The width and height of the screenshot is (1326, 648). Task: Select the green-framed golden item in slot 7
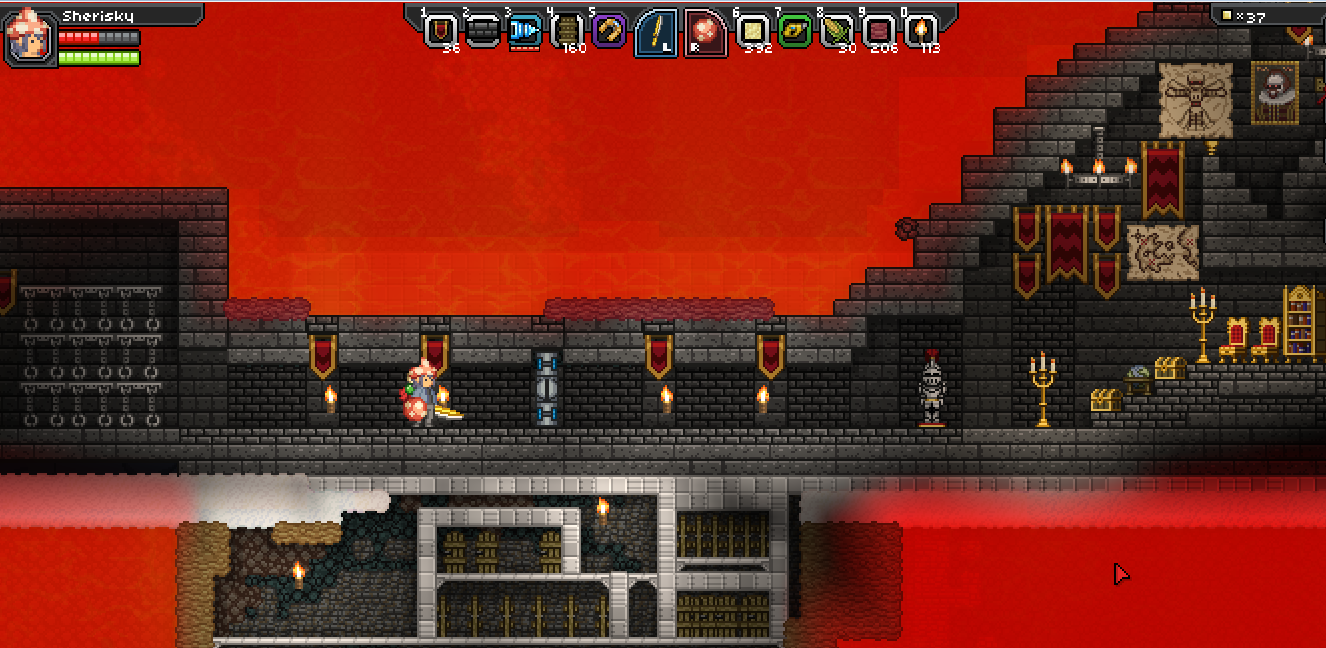[794, 31]
